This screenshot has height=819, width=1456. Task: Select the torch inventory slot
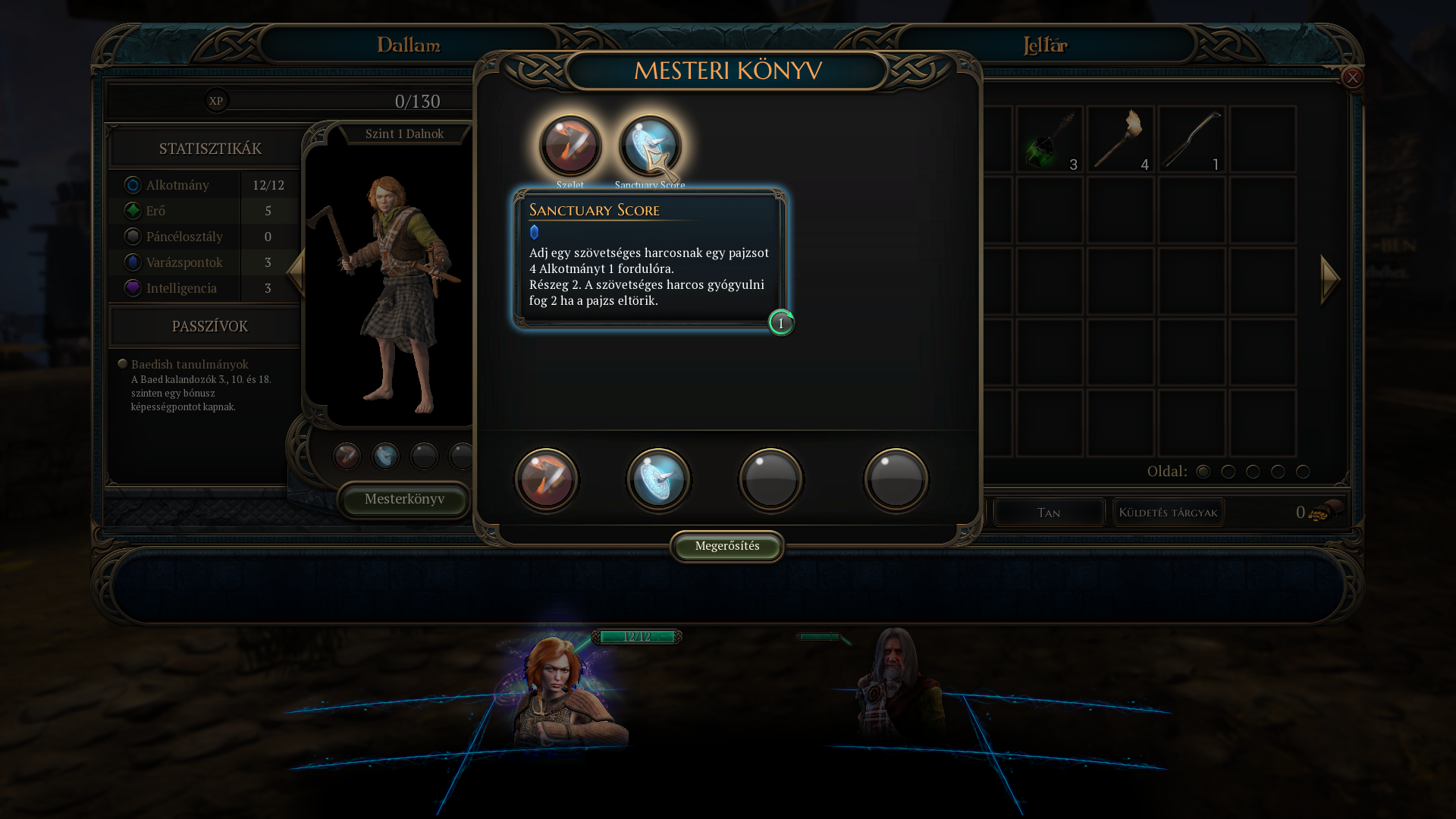click(x=1120, y=140)
